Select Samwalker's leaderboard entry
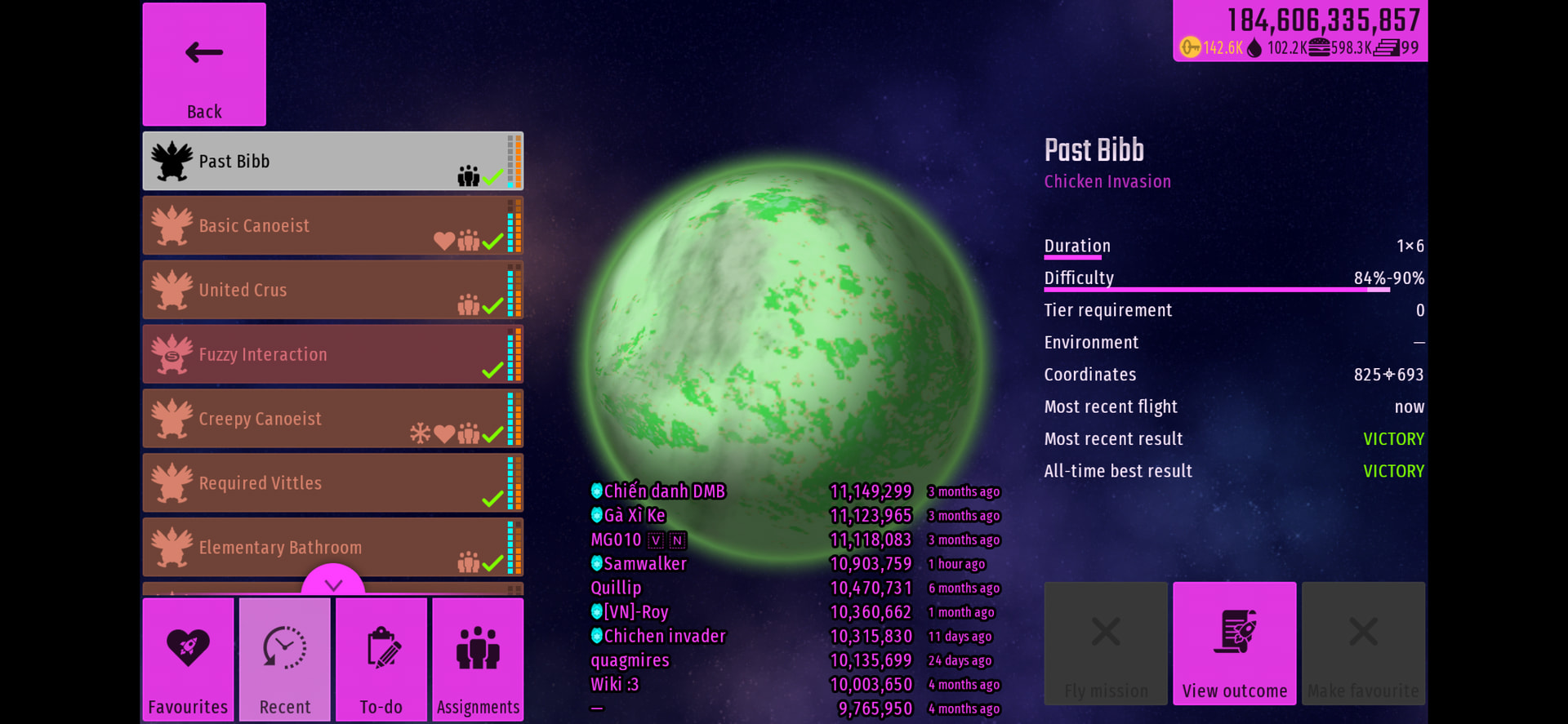This screenshot has height=724, width=1568. coord(645,564)
